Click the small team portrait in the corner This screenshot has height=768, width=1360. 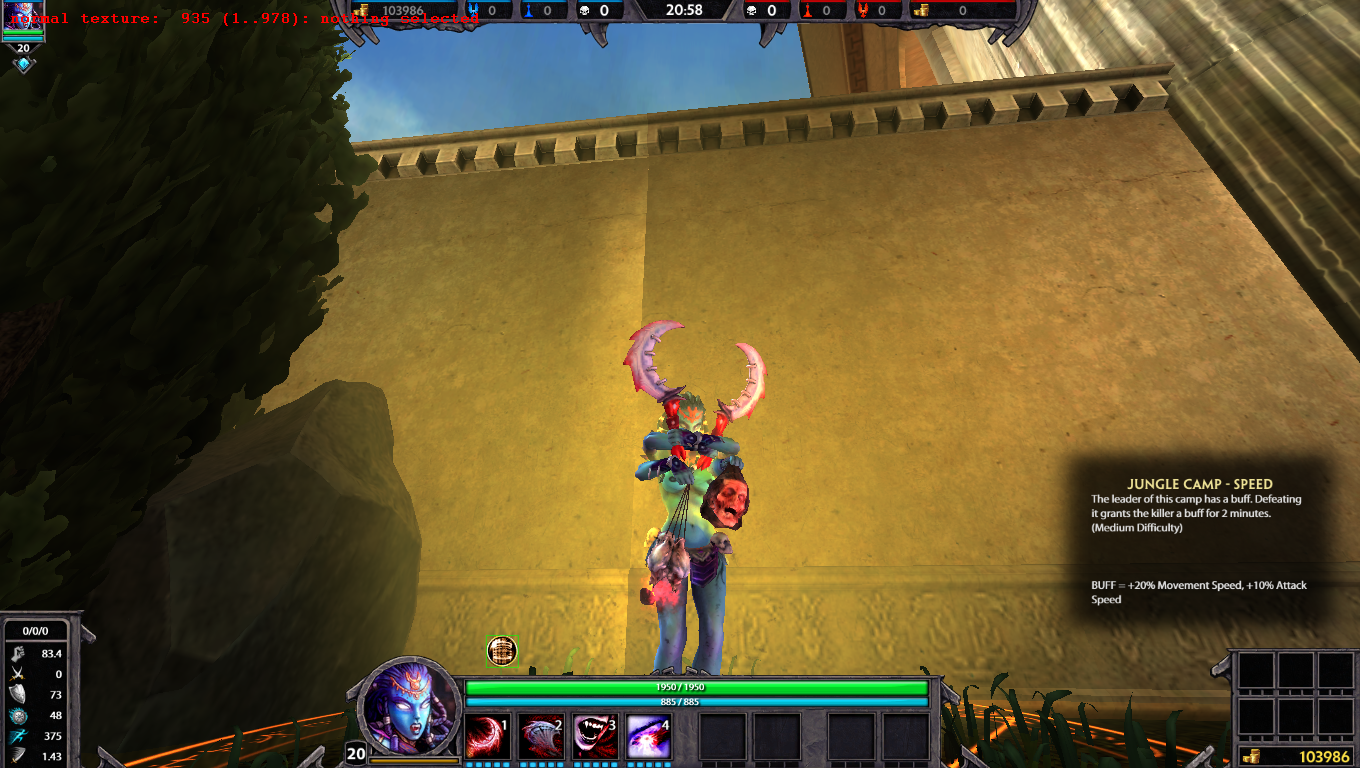point(23,18)
